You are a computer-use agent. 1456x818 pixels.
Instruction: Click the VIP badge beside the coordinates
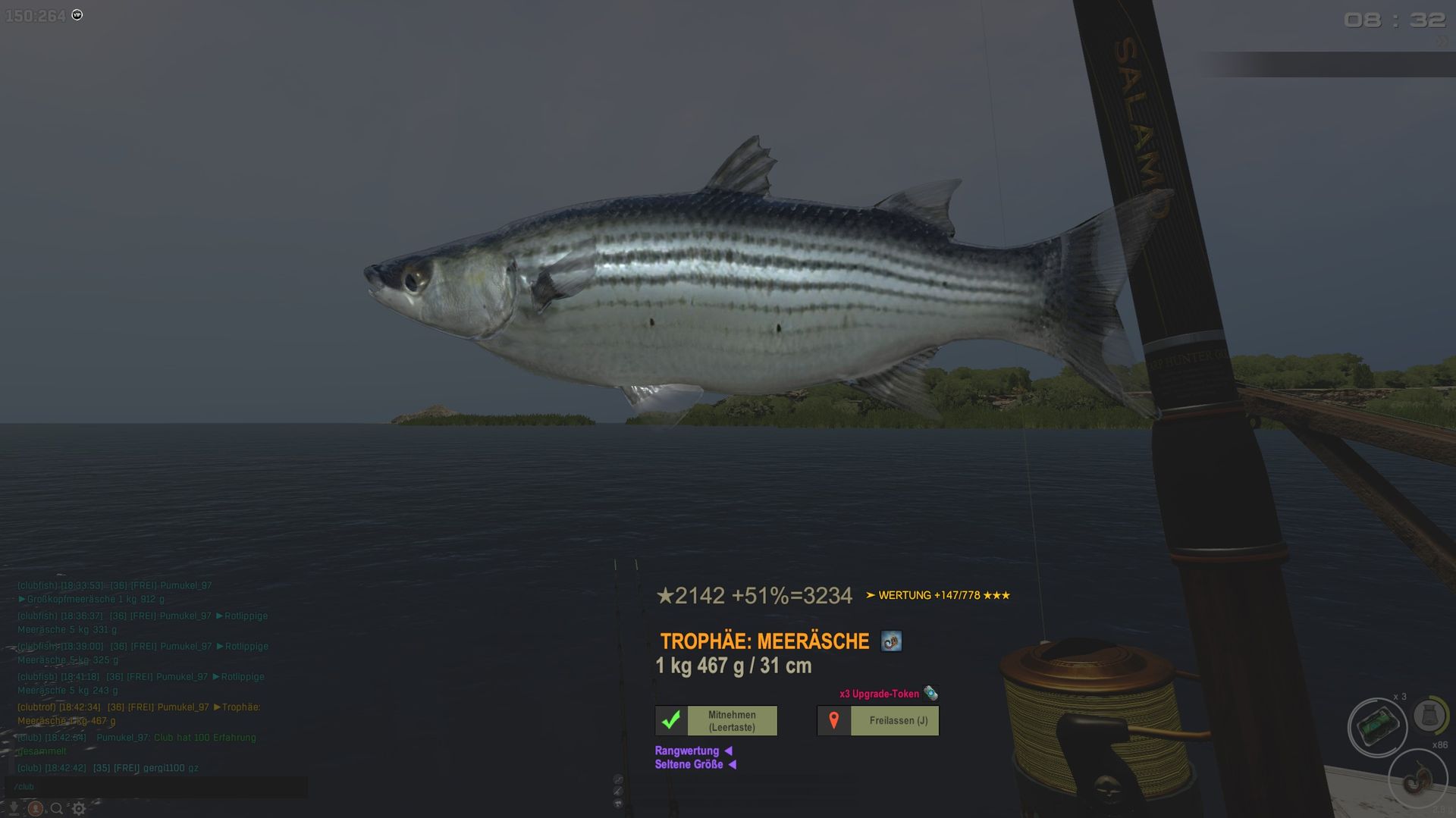[77, 15]
